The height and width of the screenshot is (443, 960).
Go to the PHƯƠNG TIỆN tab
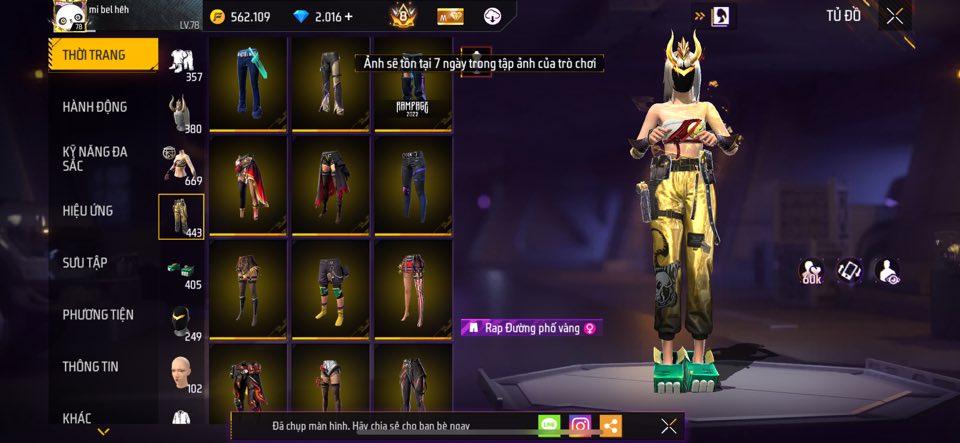point(98,315)
